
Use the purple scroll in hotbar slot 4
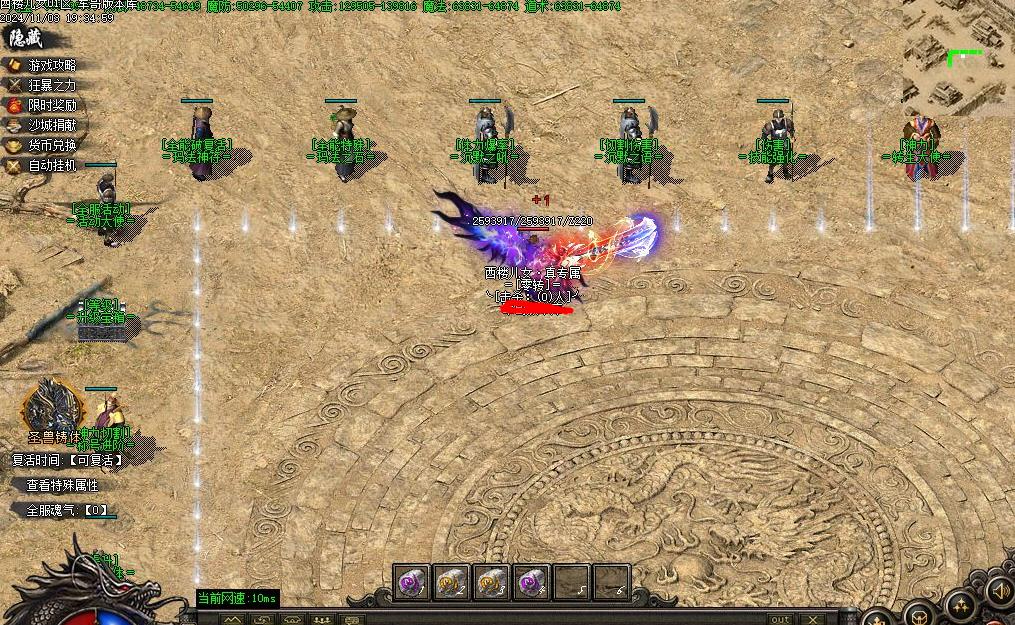[531, 582]
